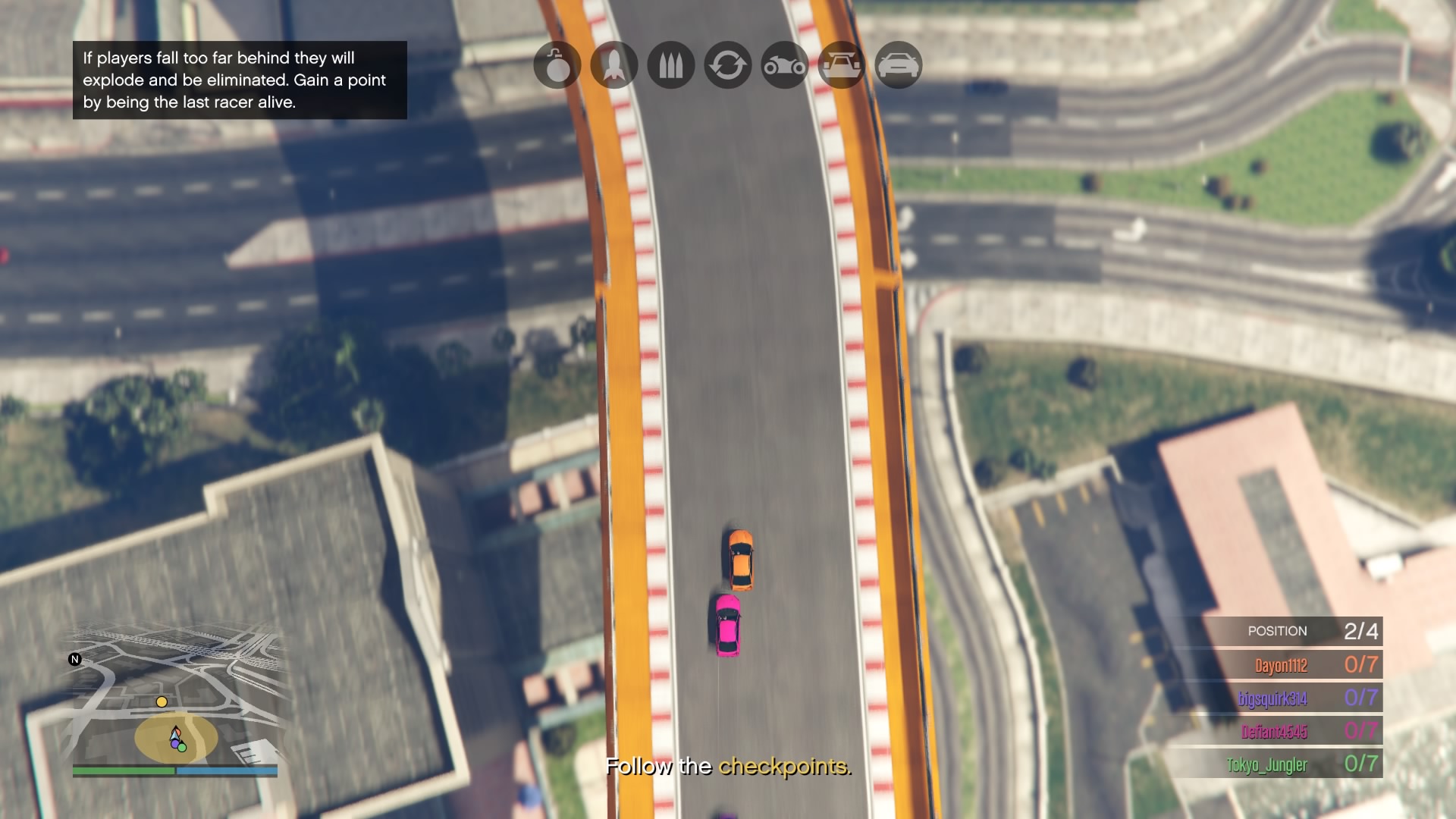Select bigsquirk314 in the player list
The height and width of the screenshot is (819, 1456).
[1272, 698]
